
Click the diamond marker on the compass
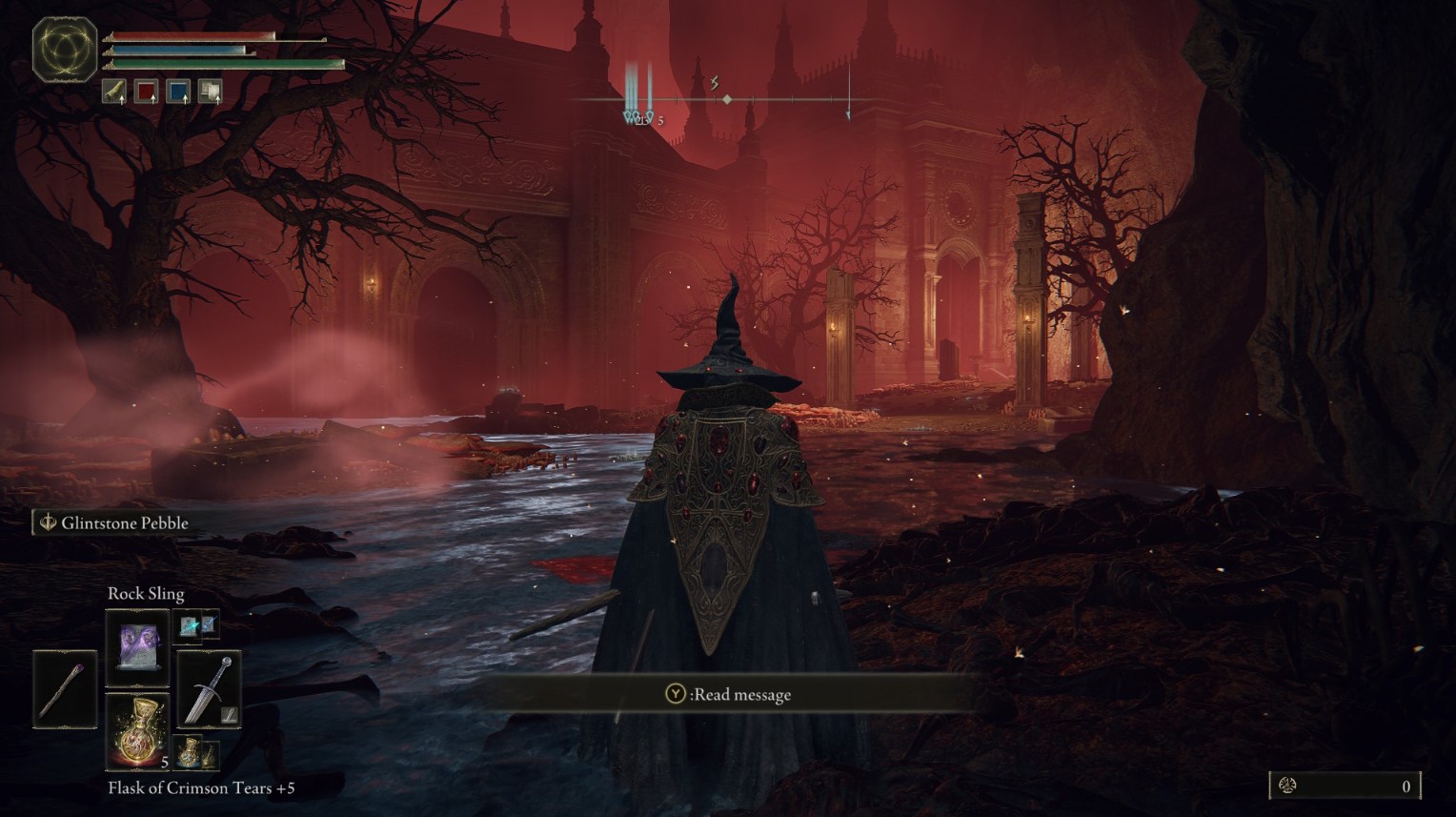727,99
